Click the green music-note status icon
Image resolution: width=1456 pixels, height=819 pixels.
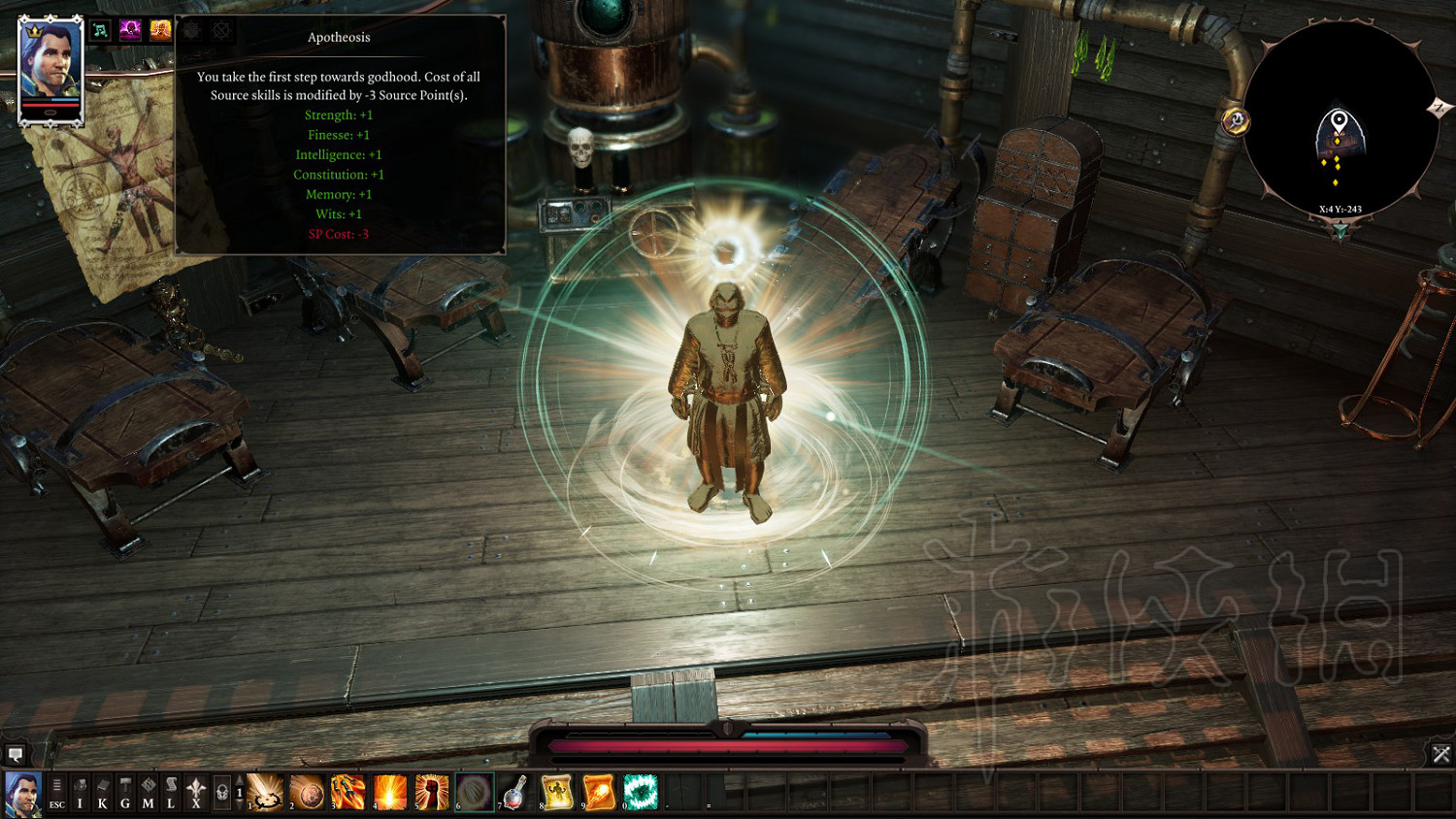[x=101, y=30]
